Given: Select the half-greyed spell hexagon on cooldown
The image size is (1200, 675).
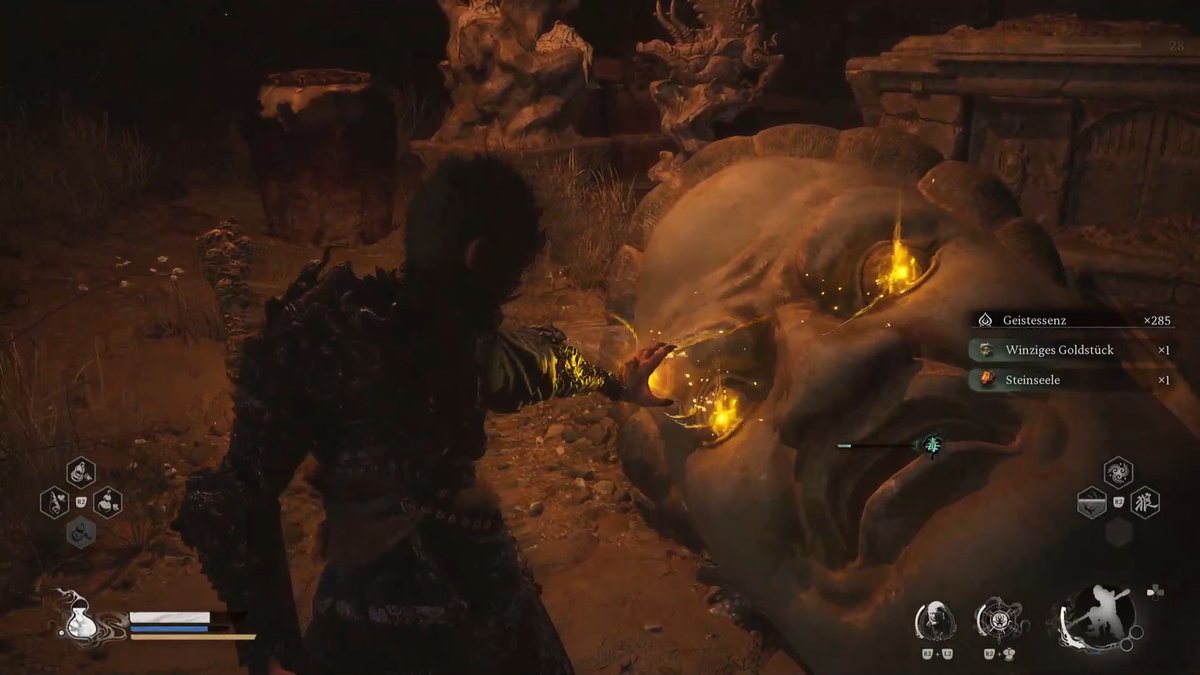Looking at the screenshot, I should click(x=1091, y=502).
